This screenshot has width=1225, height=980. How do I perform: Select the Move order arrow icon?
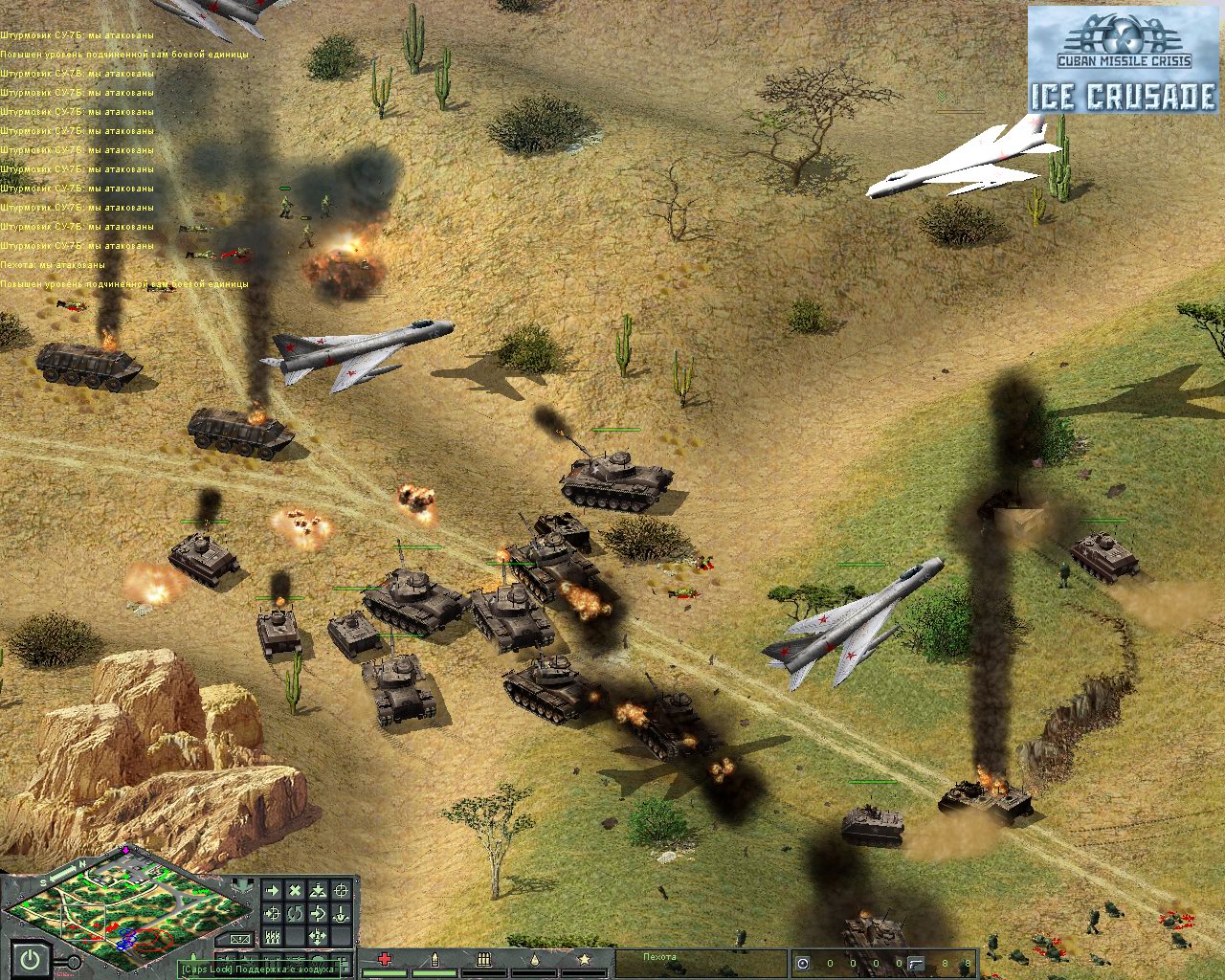274,890
